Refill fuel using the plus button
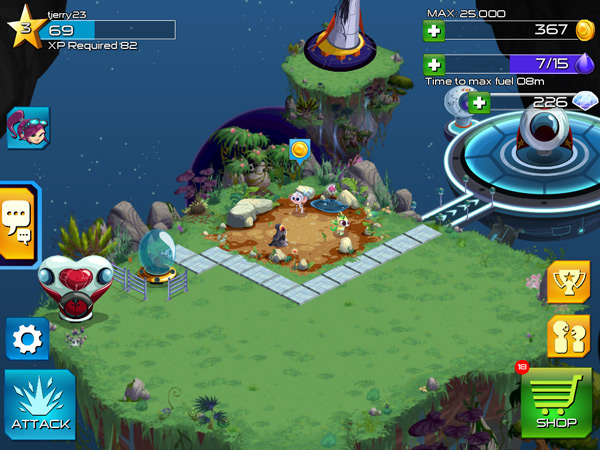The height and width of the screenshot is (450, 600). click(x=434, y=64)
